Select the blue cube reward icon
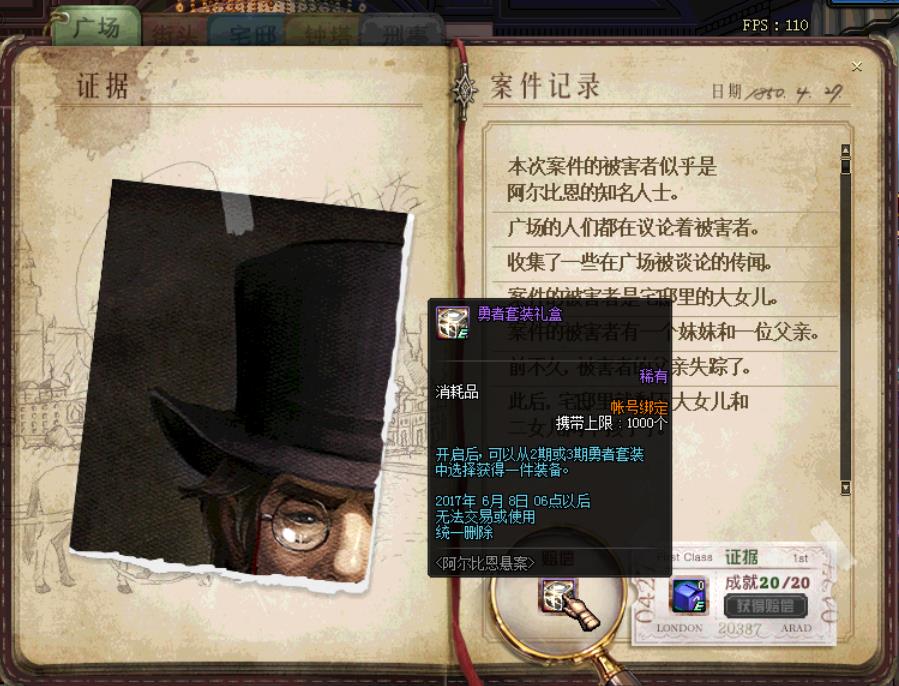This screenshot has width=899, height=686. [x=687, y=596]
